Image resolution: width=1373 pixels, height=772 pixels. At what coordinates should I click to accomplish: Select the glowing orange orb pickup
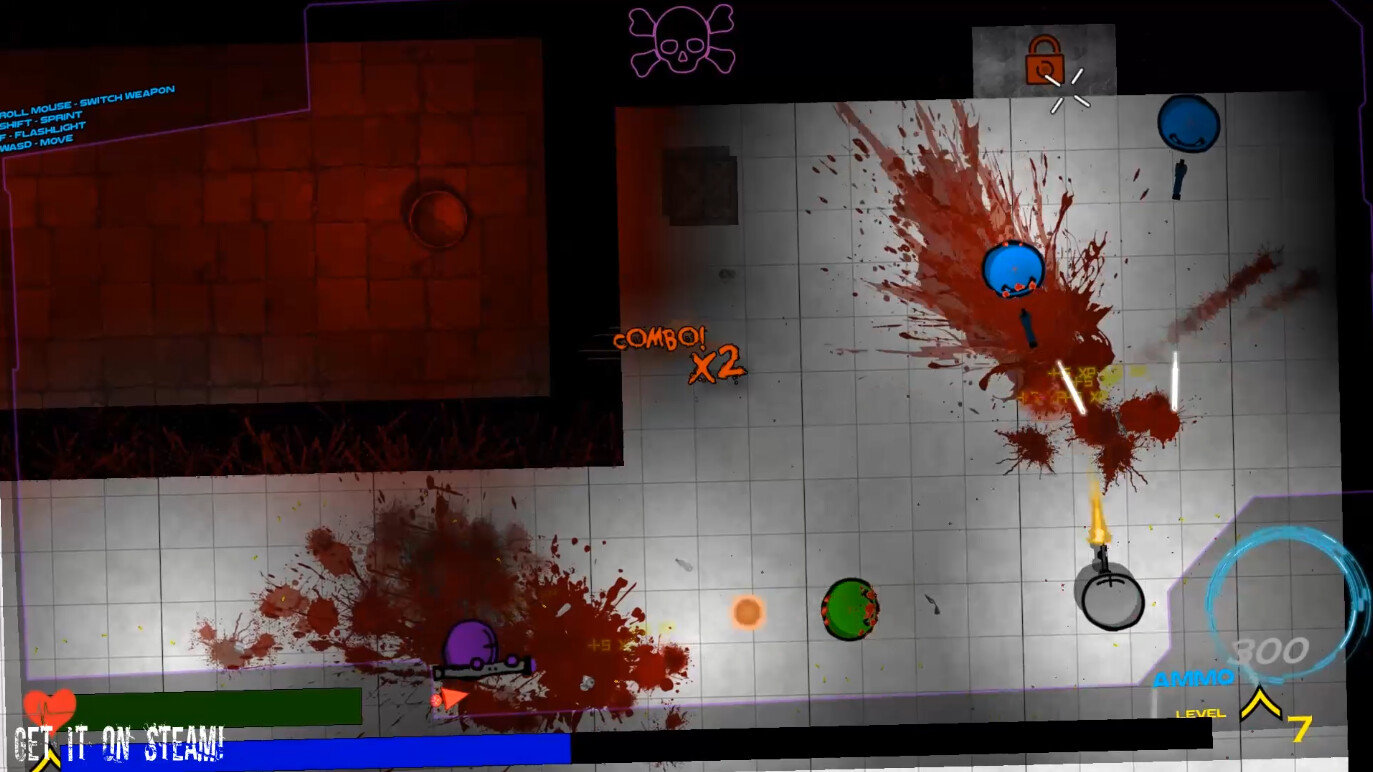[746, 612]
